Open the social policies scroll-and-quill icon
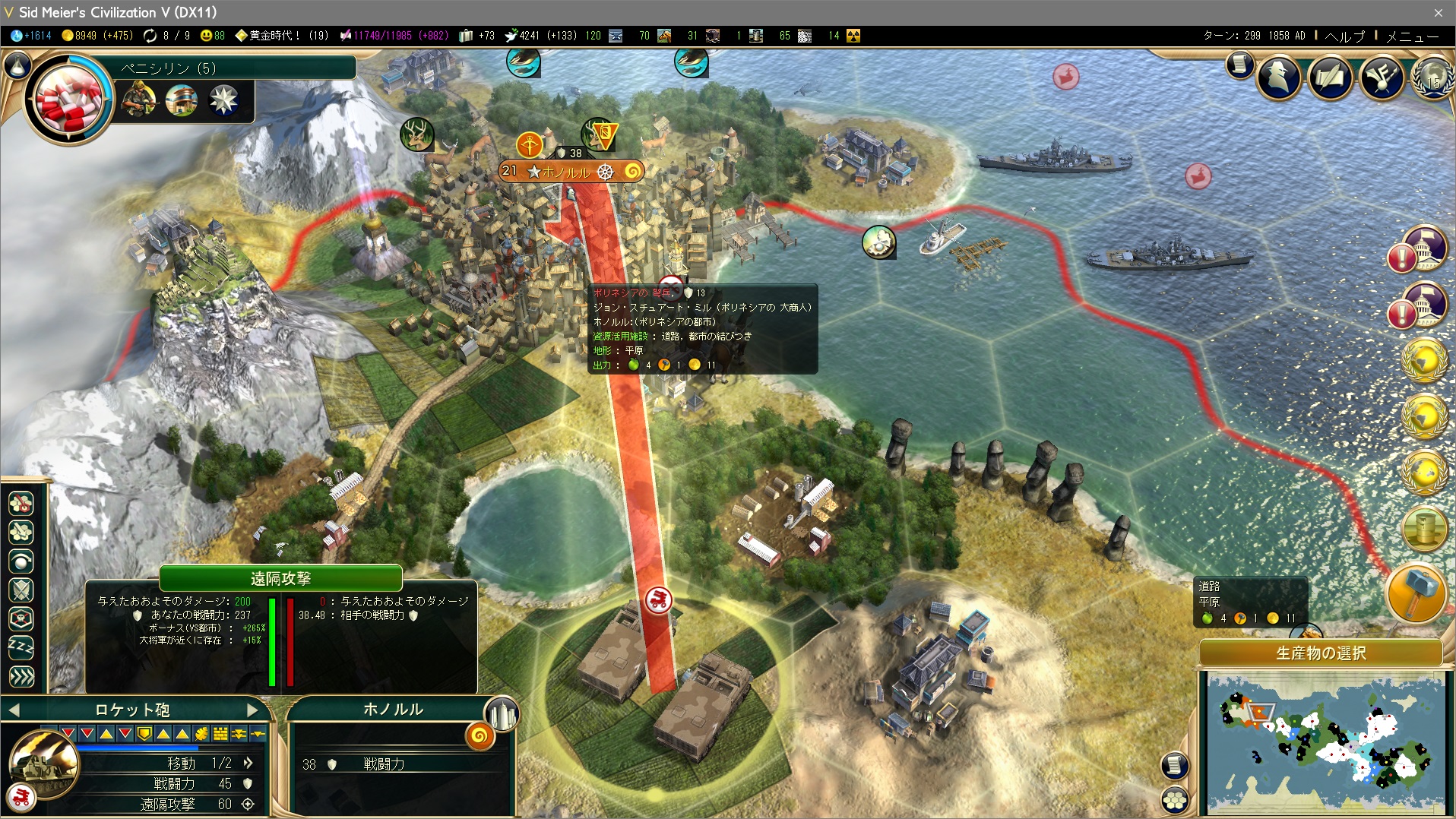Screen dimensions: 1456x819 1331,76
